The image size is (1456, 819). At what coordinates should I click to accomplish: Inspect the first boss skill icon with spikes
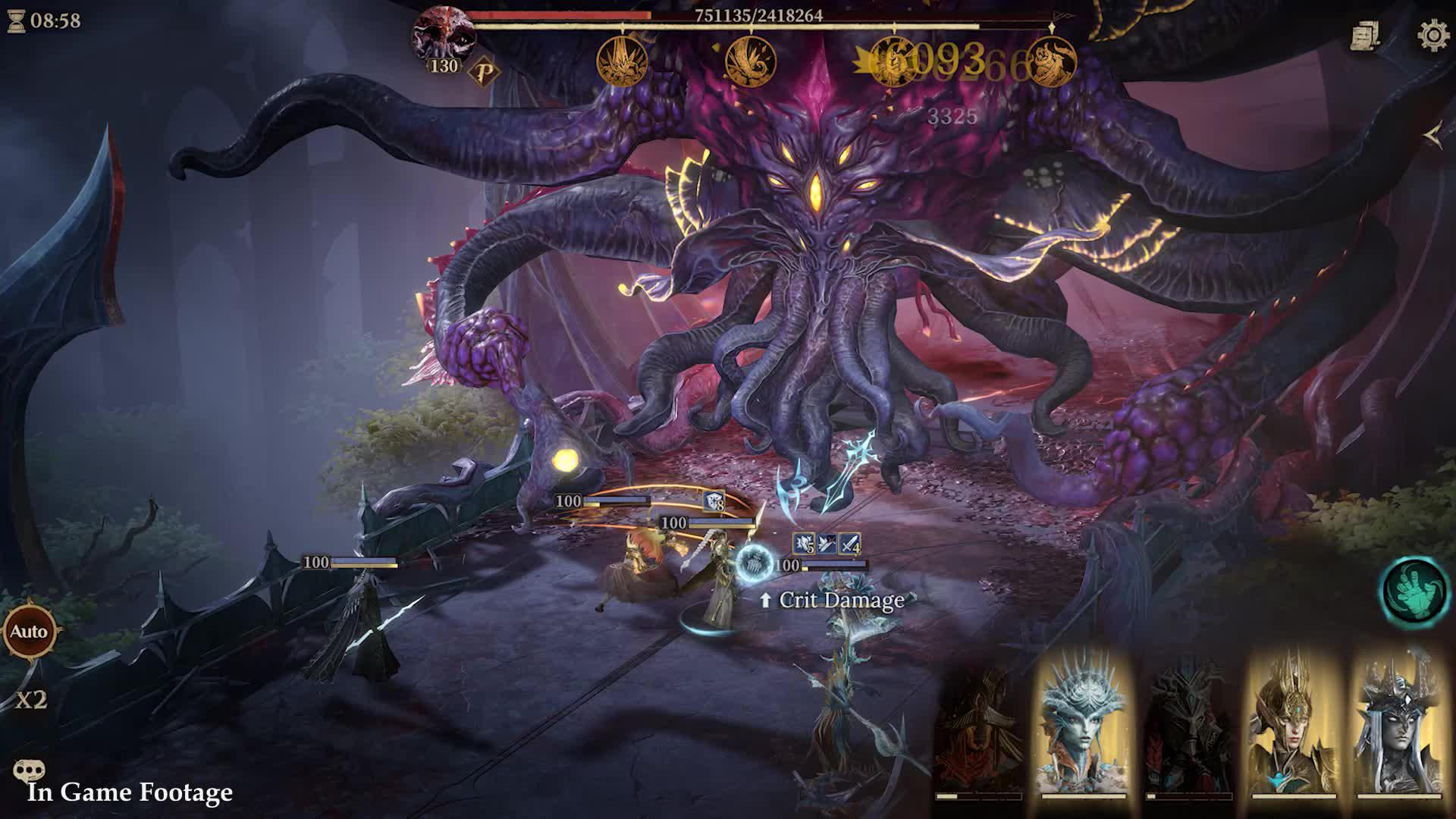click(622, 61)
